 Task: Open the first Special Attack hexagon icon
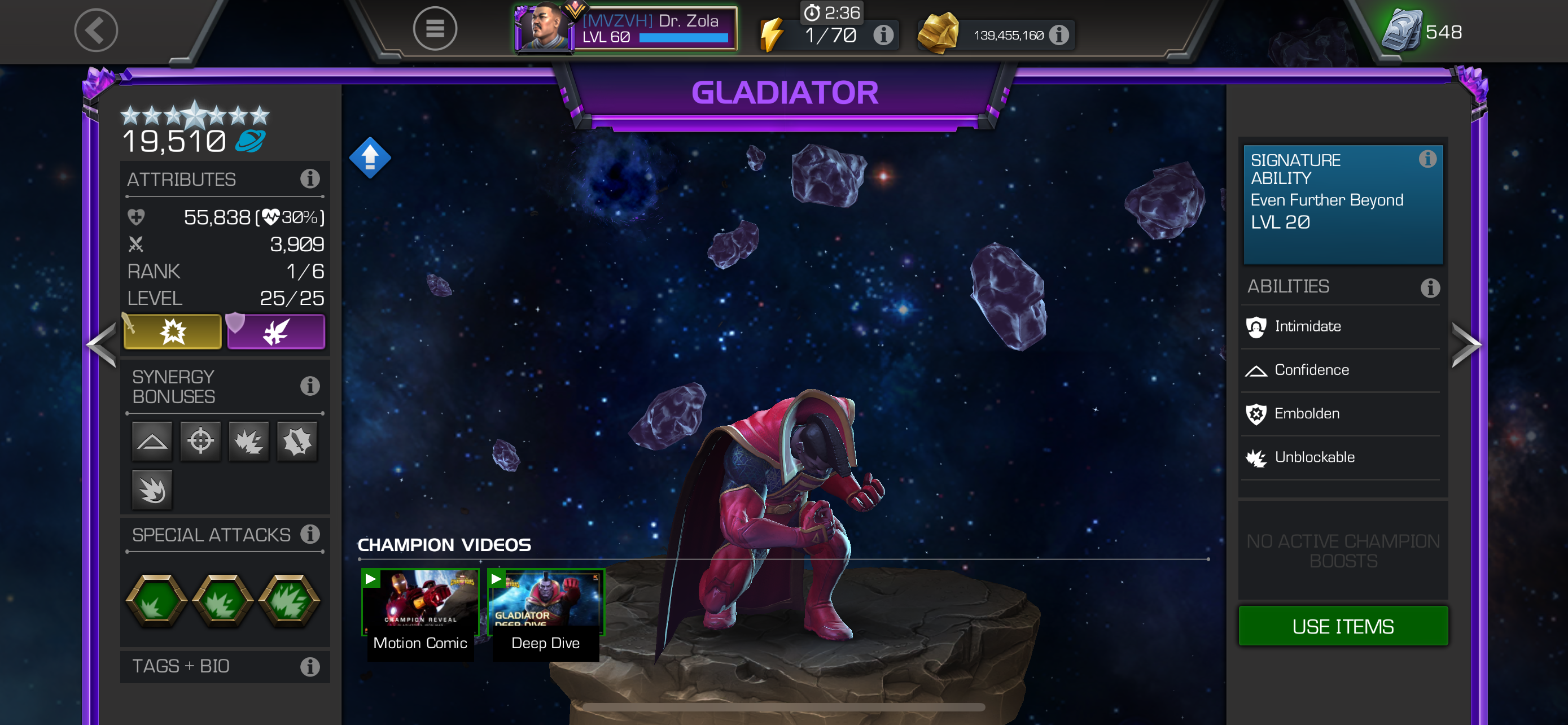pos(157,601)
